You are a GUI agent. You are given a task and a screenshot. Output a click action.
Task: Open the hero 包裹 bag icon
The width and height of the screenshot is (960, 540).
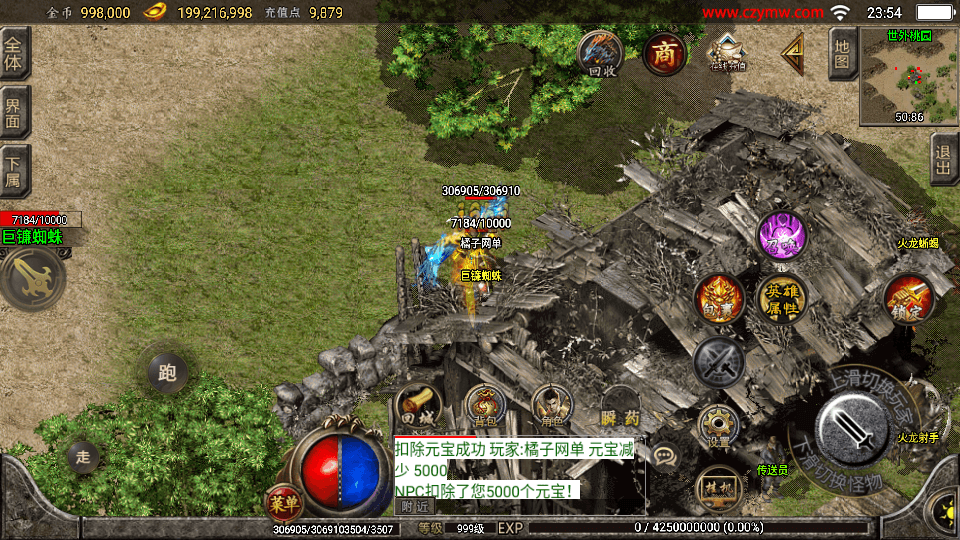point(719,298)
